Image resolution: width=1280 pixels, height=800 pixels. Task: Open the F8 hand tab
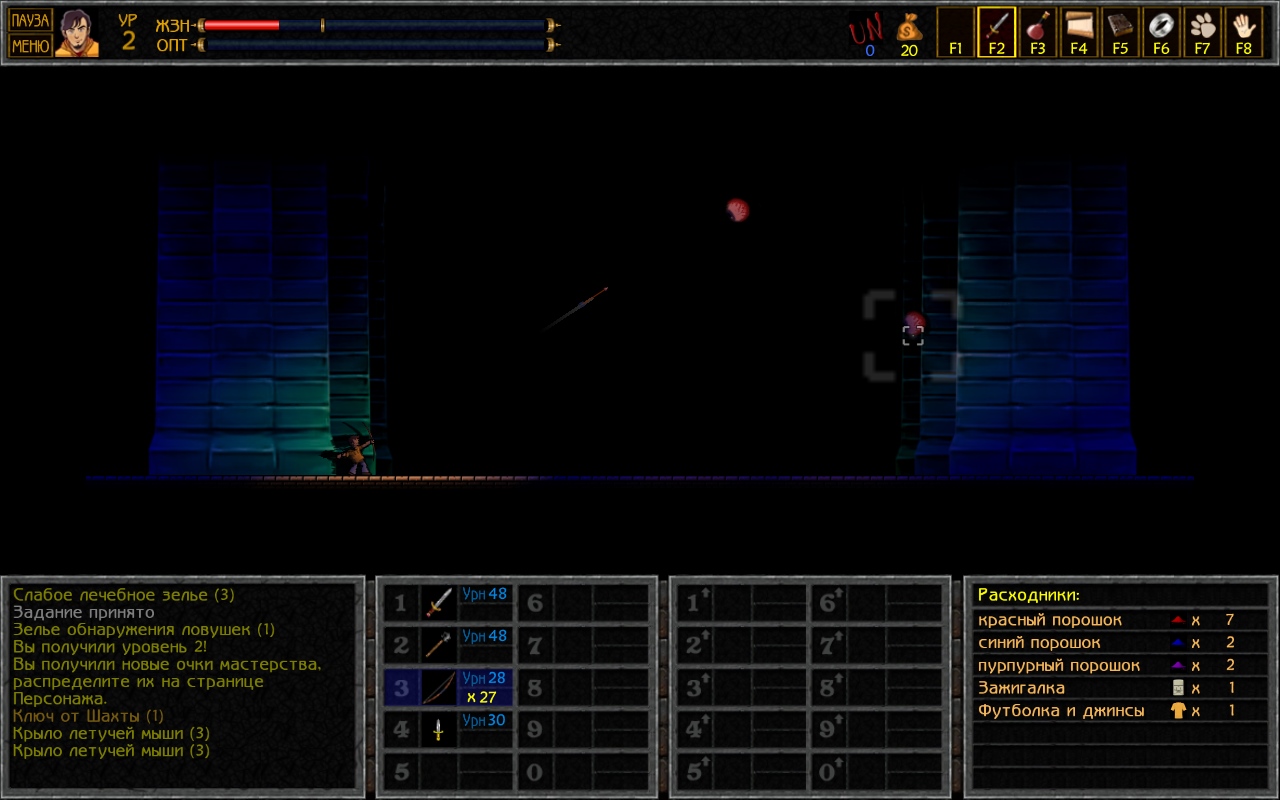[1243, 32]
